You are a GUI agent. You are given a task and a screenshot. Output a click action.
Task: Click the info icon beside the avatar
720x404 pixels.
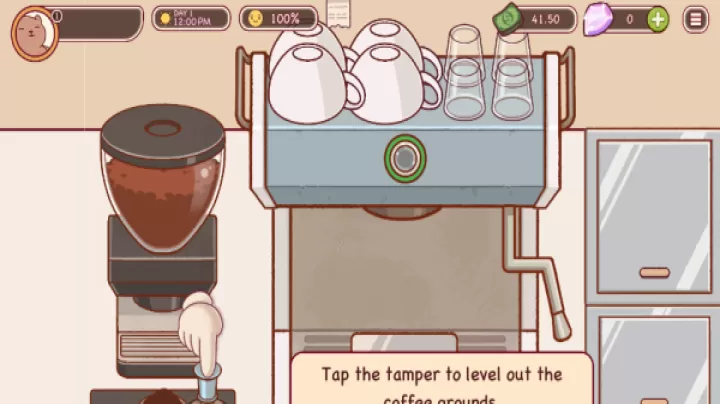click(58, 15)
